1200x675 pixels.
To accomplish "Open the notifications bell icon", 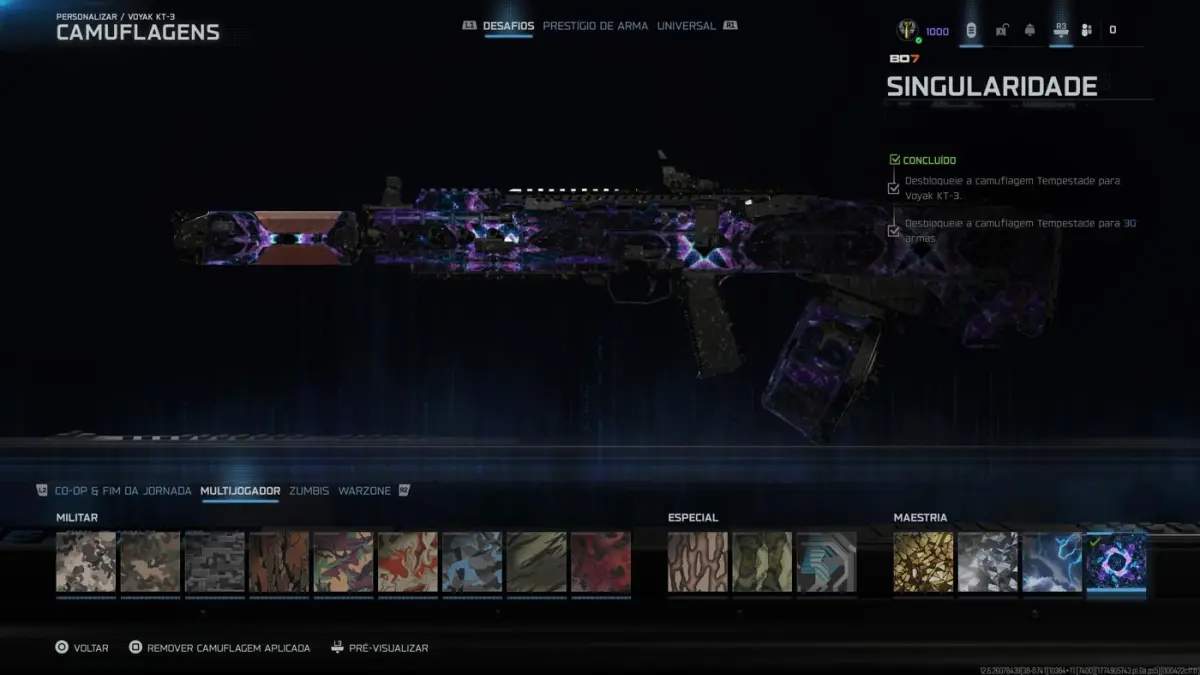I will [x=1029, y=31].
